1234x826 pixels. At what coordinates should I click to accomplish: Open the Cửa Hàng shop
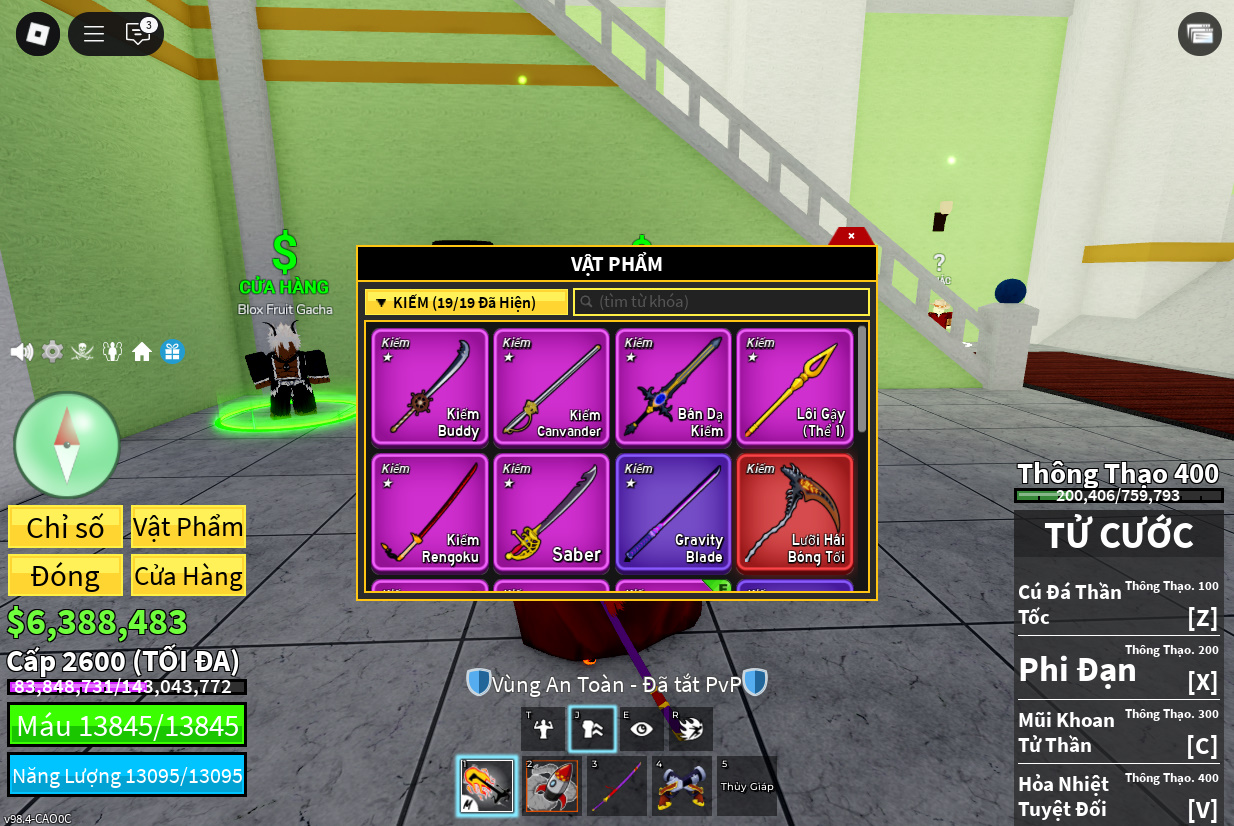tap(188, 576)
